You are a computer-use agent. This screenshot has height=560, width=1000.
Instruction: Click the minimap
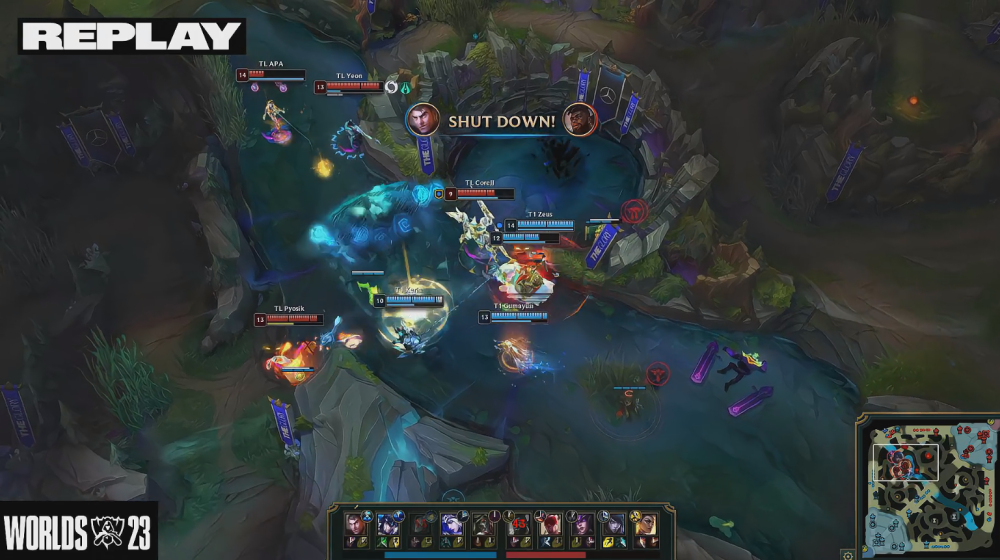[926, 483]
